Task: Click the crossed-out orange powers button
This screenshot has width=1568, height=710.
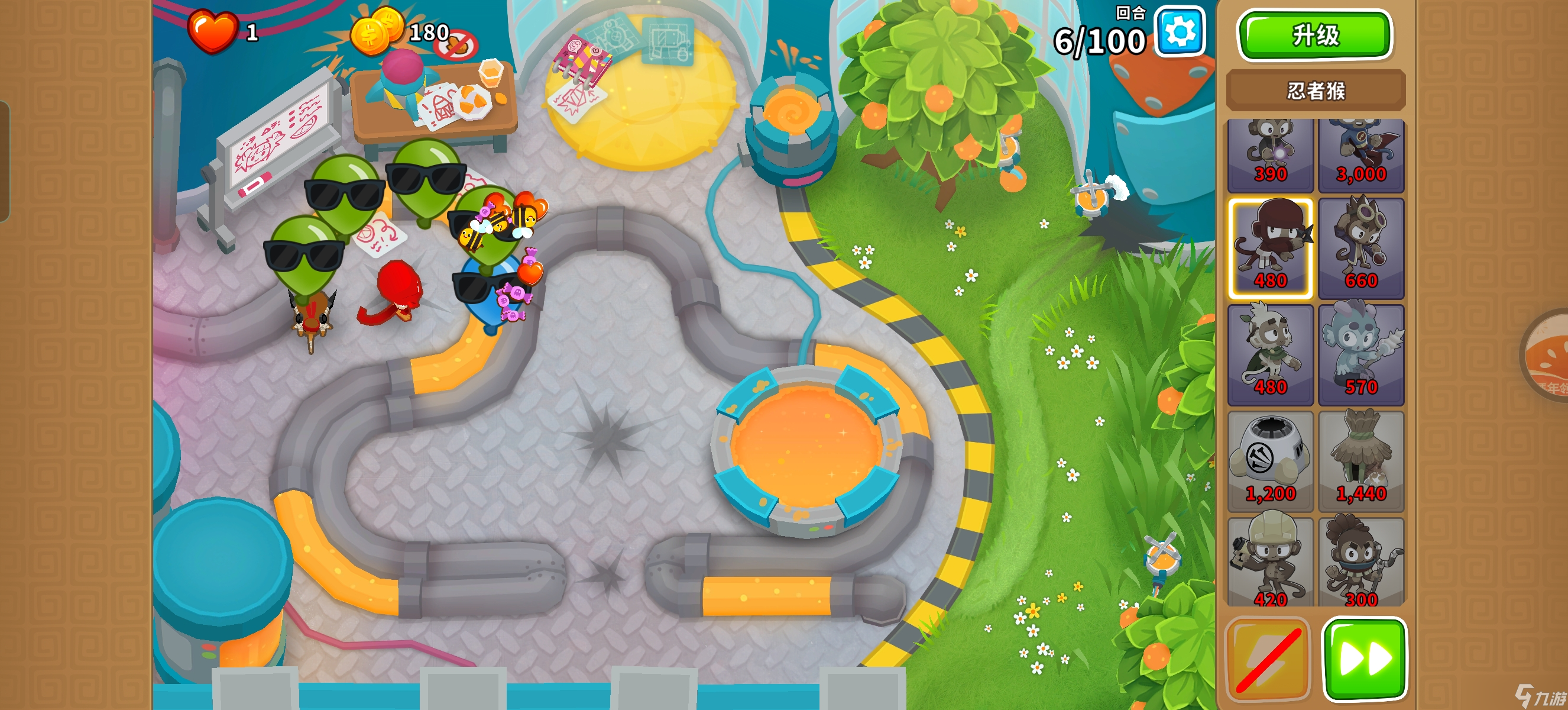Action: (x=1268, y=659)
